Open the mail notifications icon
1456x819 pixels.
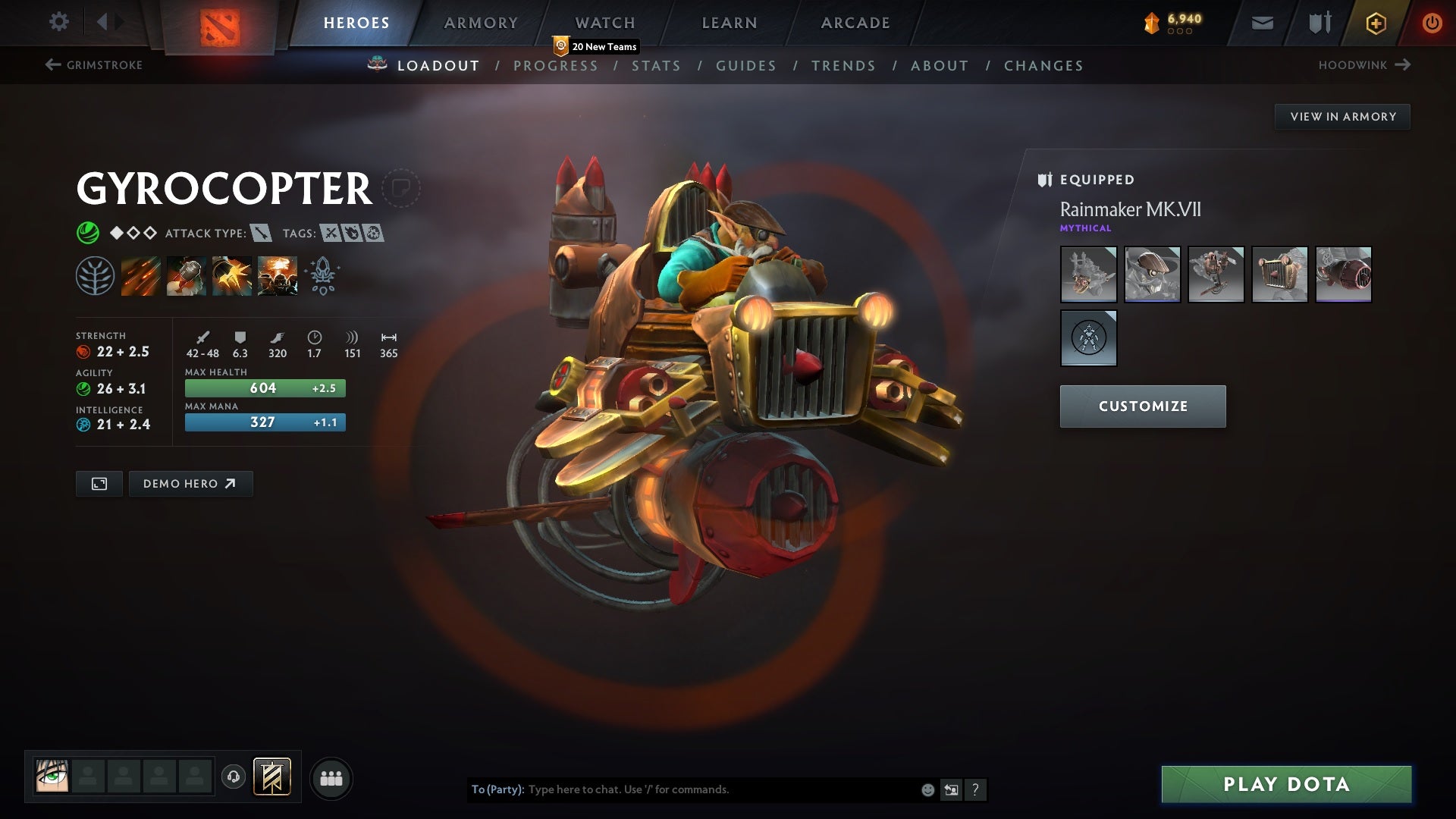[1263, 22]
